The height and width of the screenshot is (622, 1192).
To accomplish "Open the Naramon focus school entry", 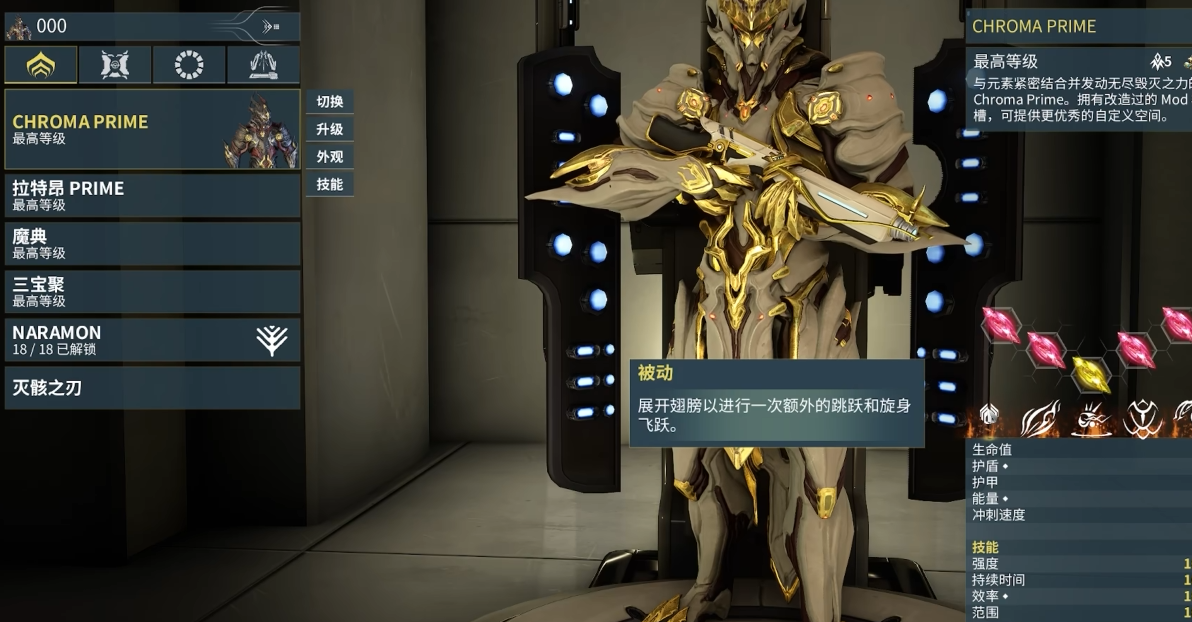I will point(152,340).
